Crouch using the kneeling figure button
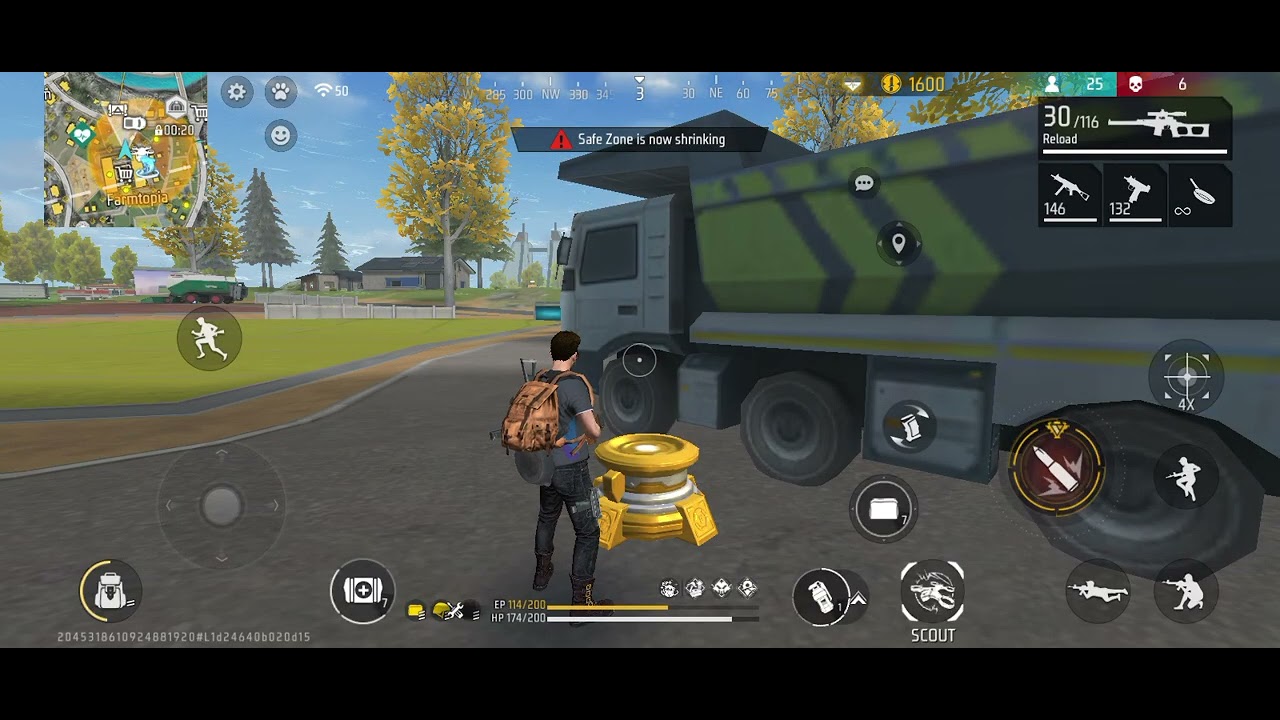This screenshot has width=1280, height=720. click(x=1186, y=591)
